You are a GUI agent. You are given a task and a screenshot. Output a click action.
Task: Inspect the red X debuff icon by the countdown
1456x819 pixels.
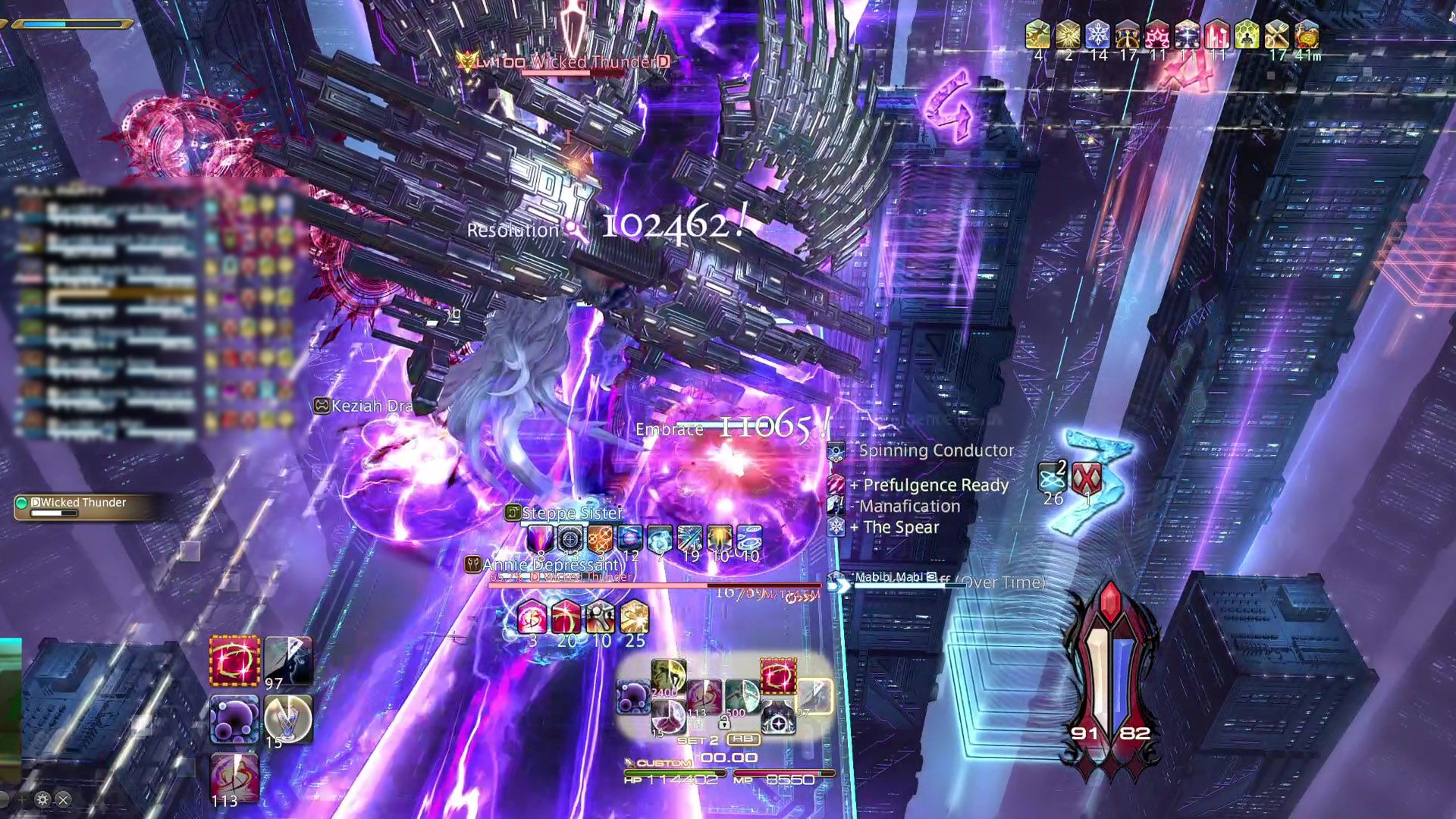(x=1087, y=479)
